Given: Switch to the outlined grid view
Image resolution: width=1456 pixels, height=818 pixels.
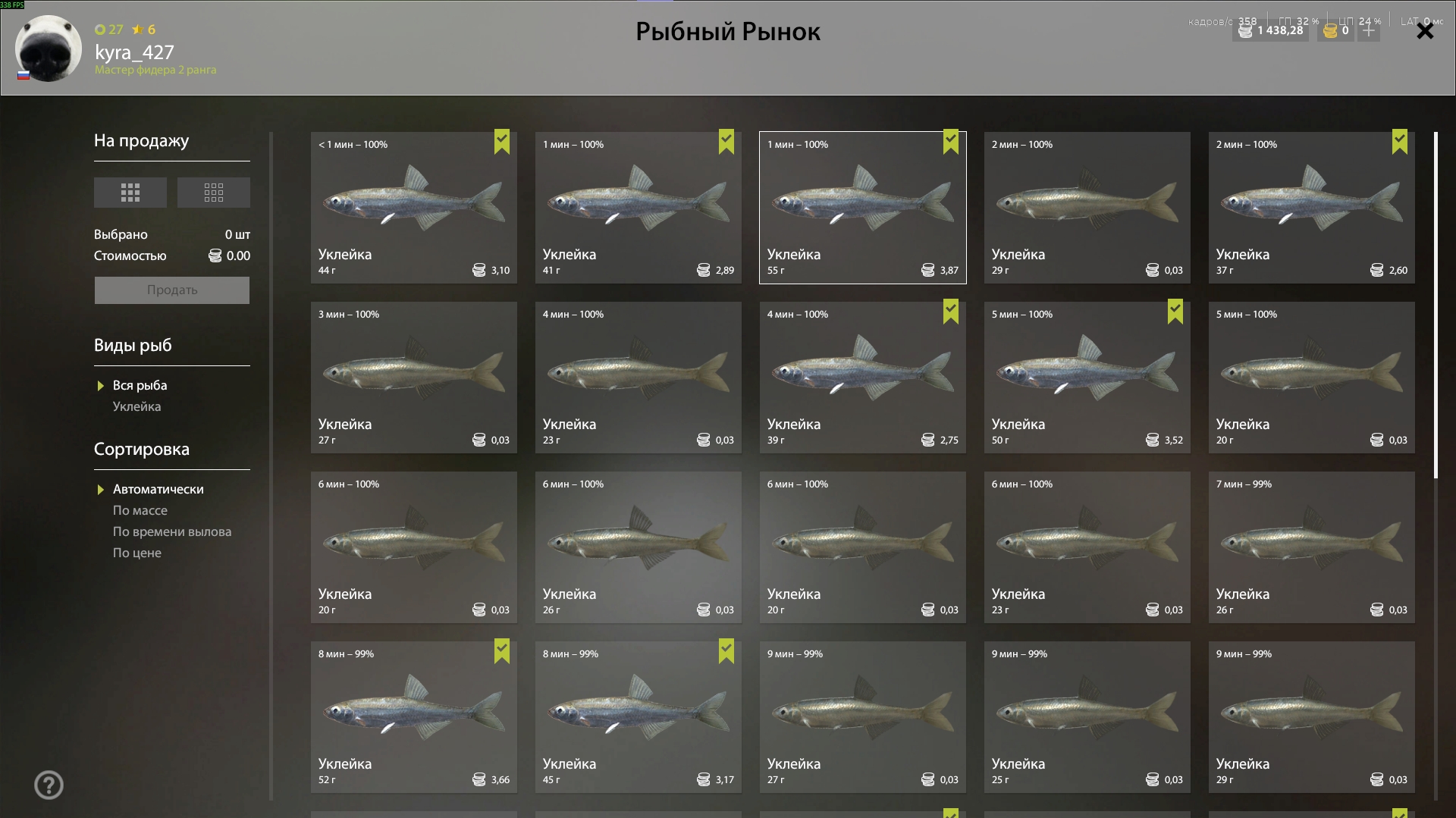Looking at the screenshot, I should (x=214, y=193).
